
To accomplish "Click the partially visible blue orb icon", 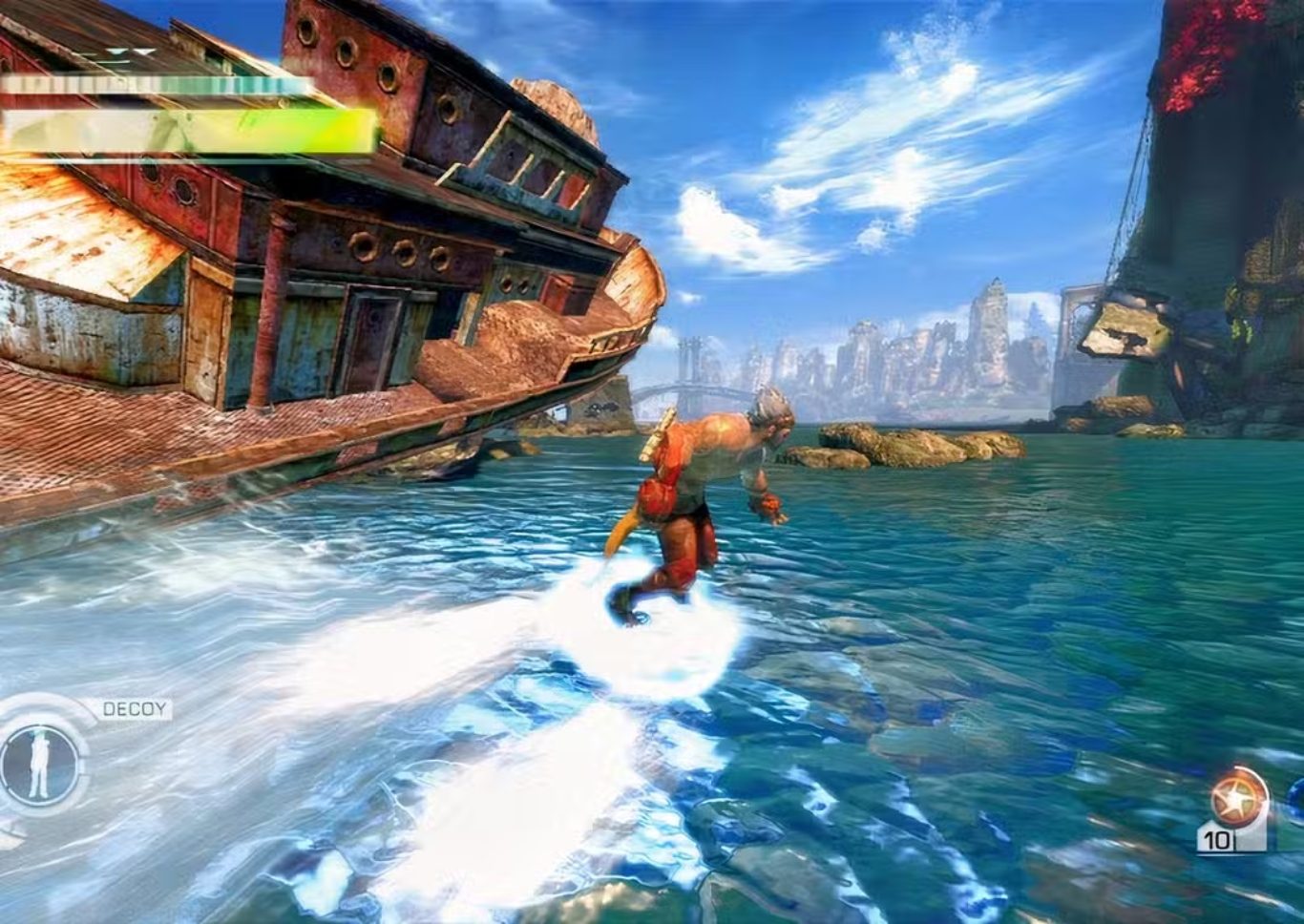I will click(x=1298, y=796).
